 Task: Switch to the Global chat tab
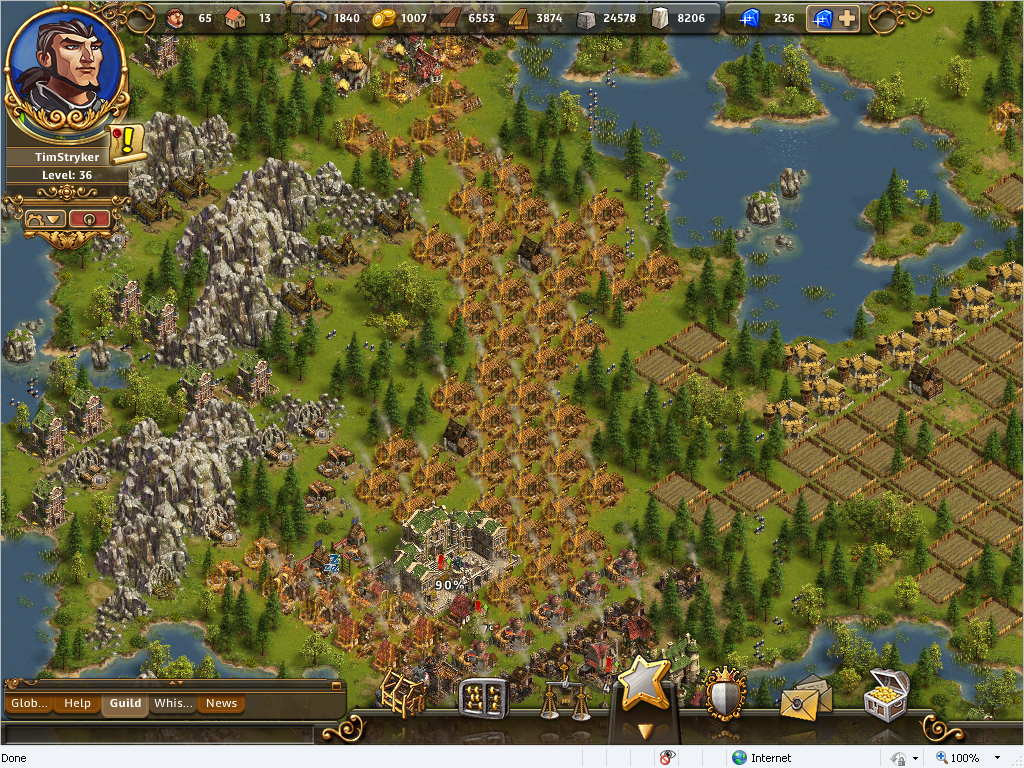point(29,703)
